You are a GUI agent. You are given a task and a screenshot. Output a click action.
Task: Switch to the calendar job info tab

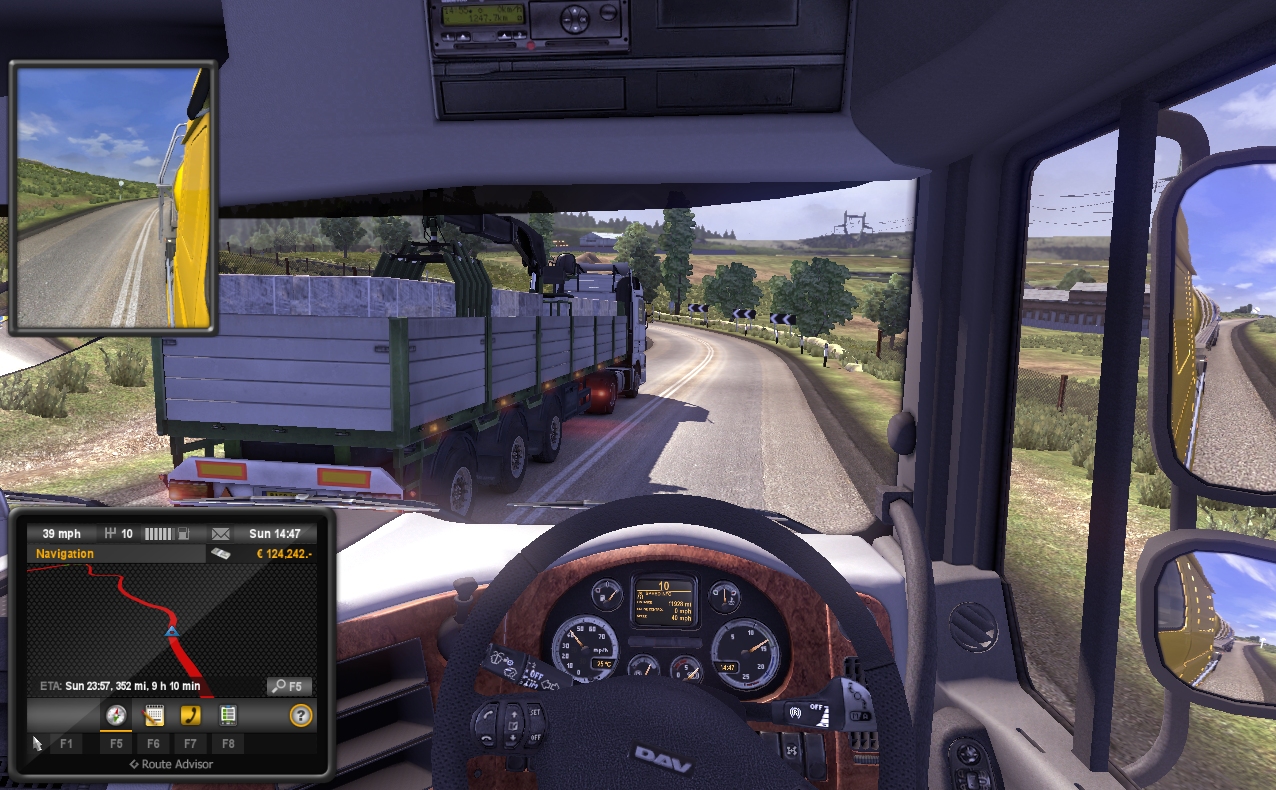click(x=153, y=715)
